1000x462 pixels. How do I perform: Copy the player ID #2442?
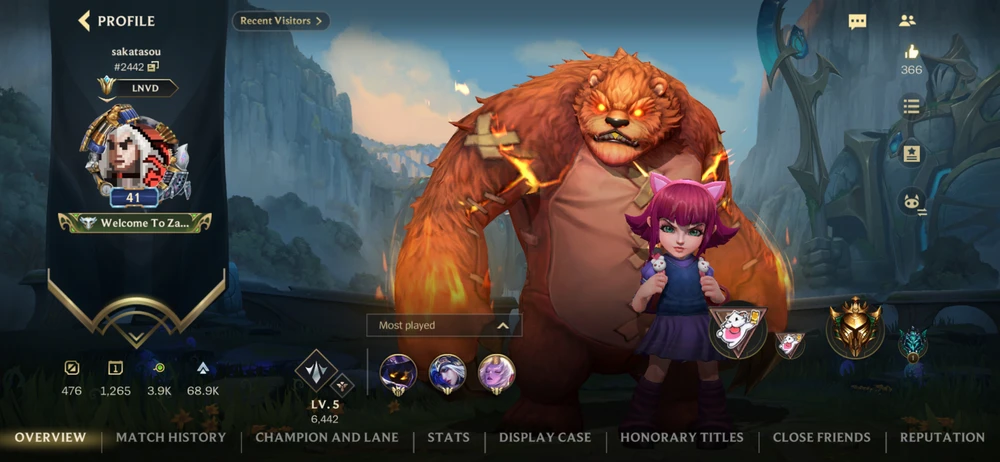click(x=153, y=67)
